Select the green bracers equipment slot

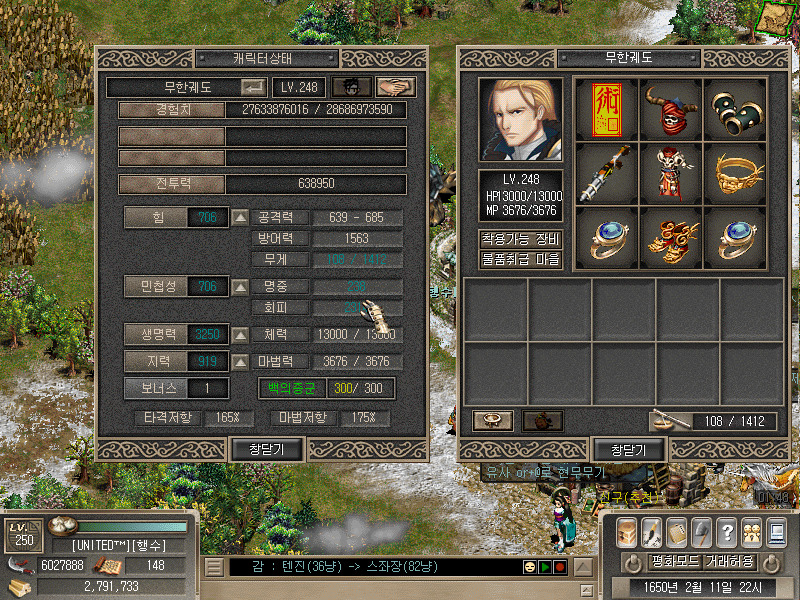click(x=734, y=109)
